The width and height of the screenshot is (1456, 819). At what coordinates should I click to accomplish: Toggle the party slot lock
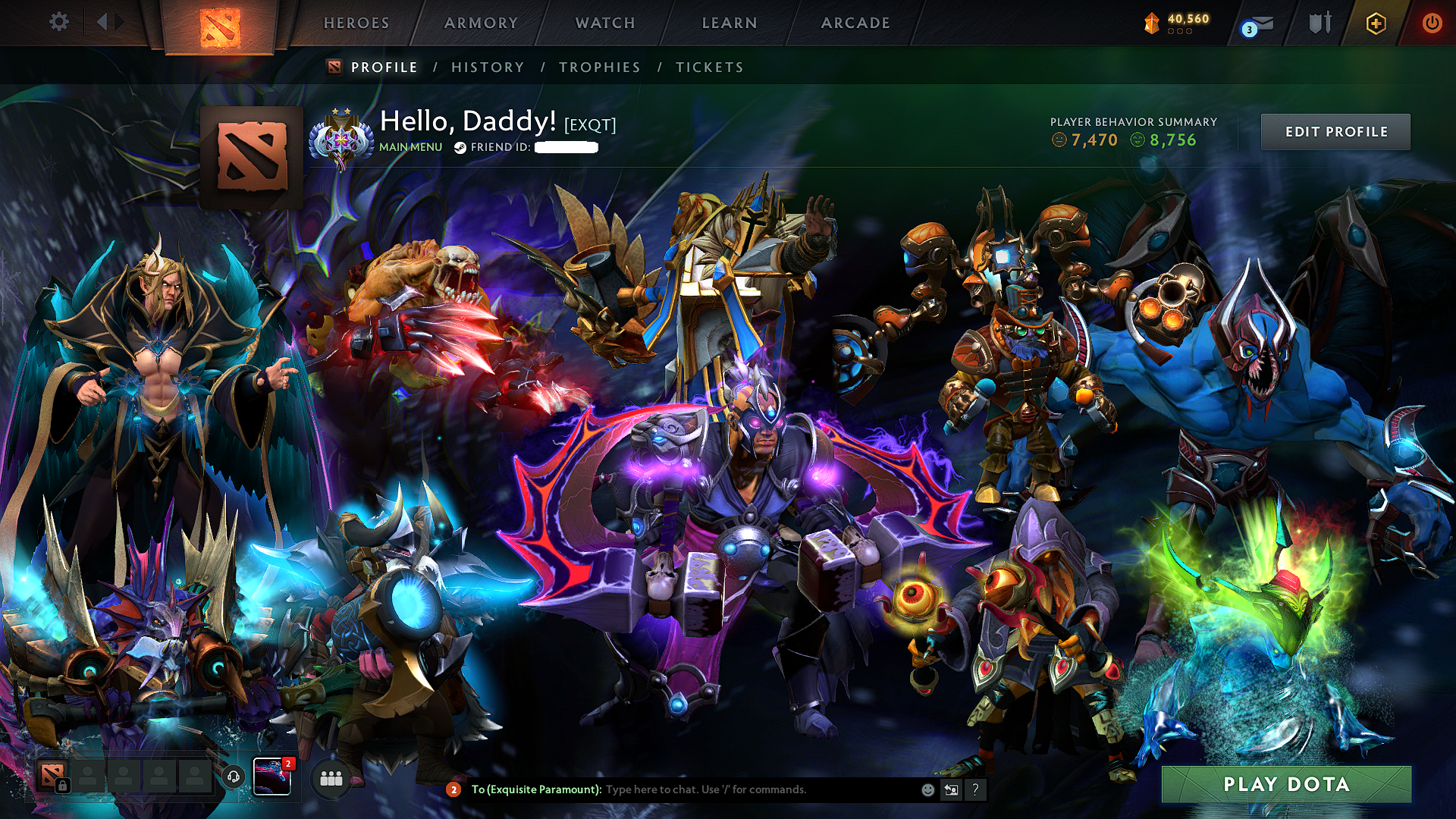pos(63,785)
